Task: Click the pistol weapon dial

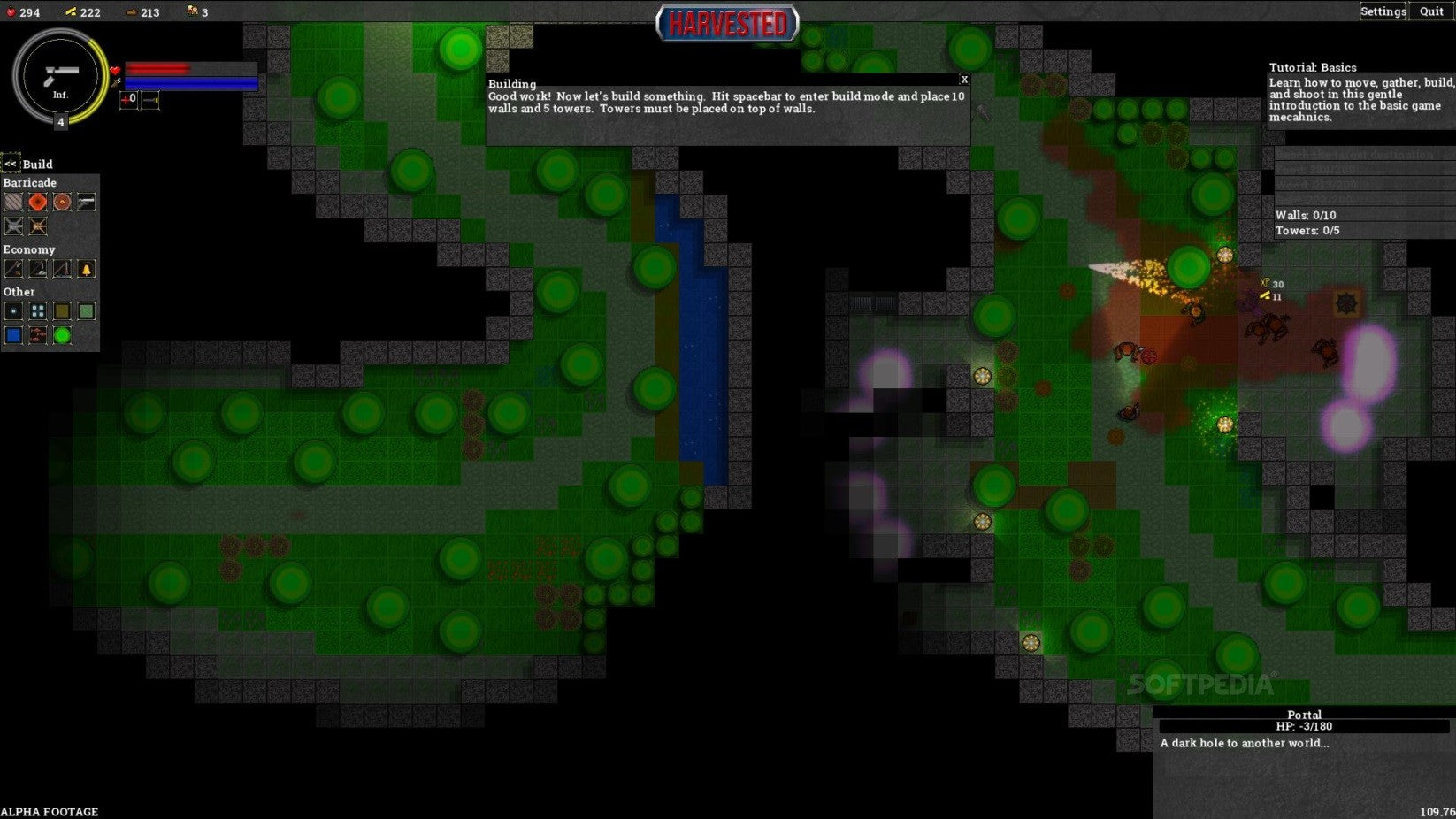Action: [60, 76]
